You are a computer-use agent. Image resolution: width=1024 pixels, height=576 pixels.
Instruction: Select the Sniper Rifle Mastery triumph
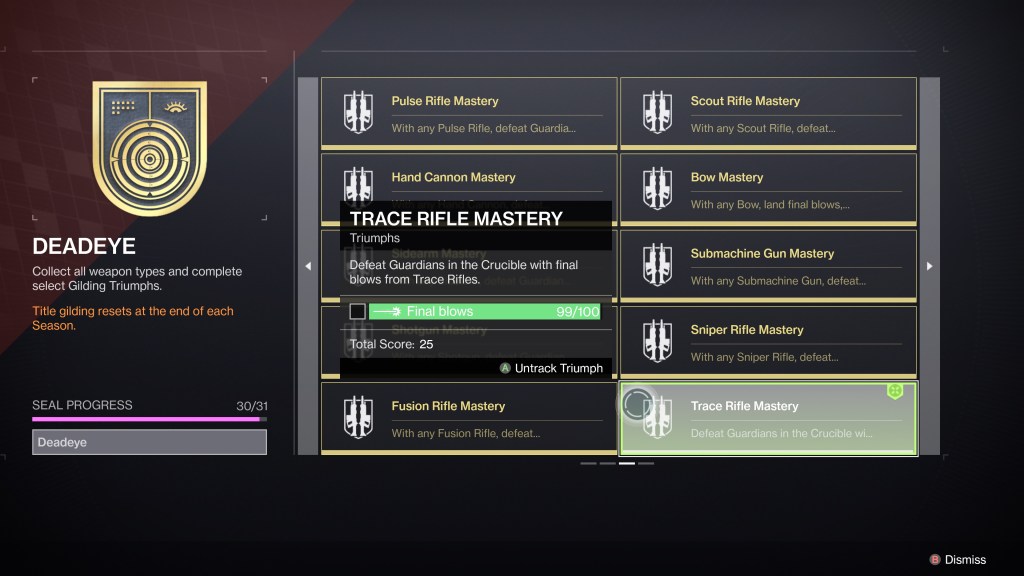(x=768, y=341)
